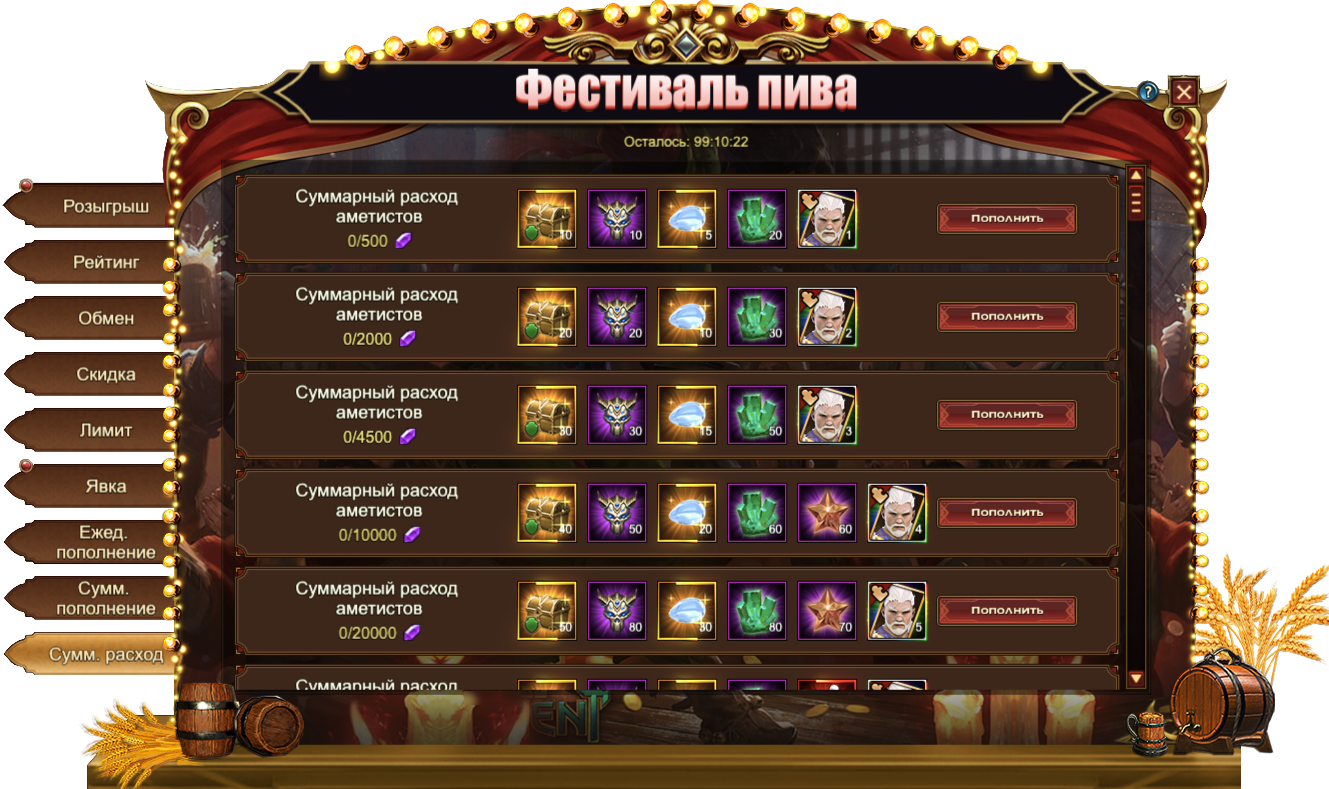Image resolution: width=1329 pixels, height=789 pixels.
Task: Click Пополнить in the 0/20000 amethyst row
Action: (1006, 610)
